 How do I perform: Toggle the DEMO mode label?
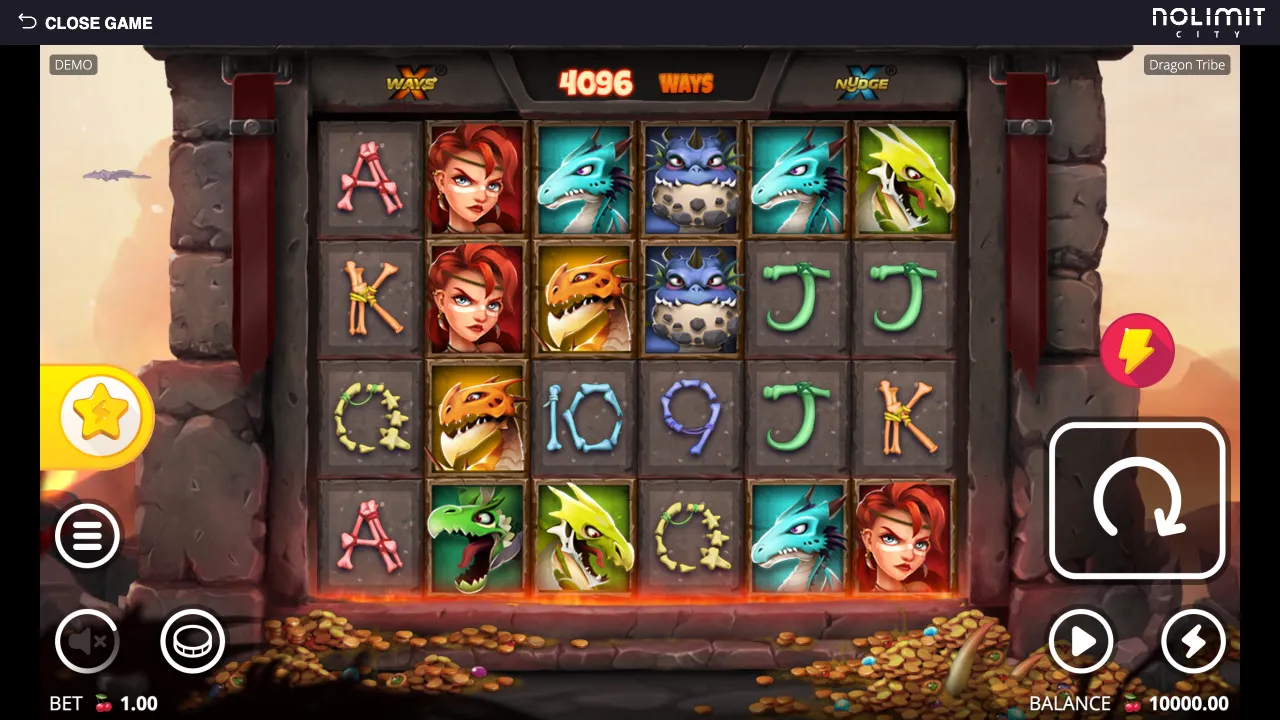(72, 64)
